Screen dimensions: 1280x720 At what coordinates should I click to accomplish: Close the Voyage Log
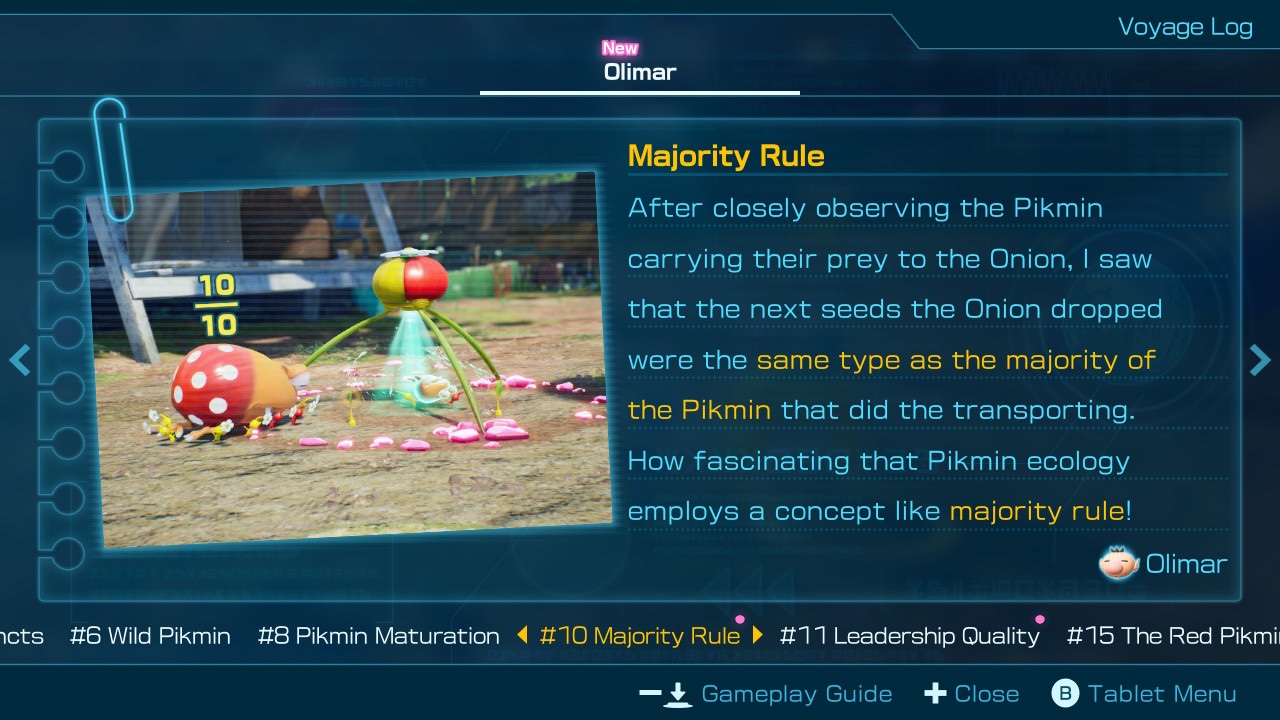tap(972, 694)
